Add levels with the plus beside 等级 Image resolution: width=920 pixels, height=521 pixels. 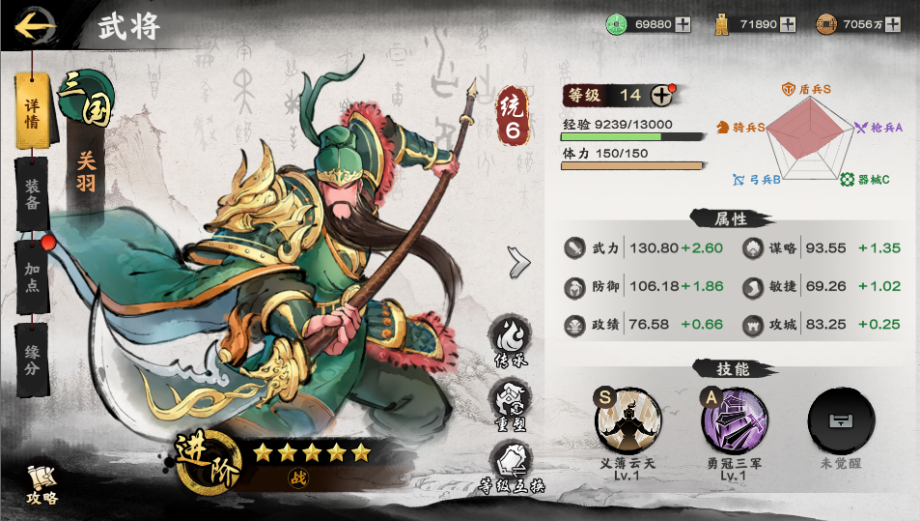click(x=662, y=96)
